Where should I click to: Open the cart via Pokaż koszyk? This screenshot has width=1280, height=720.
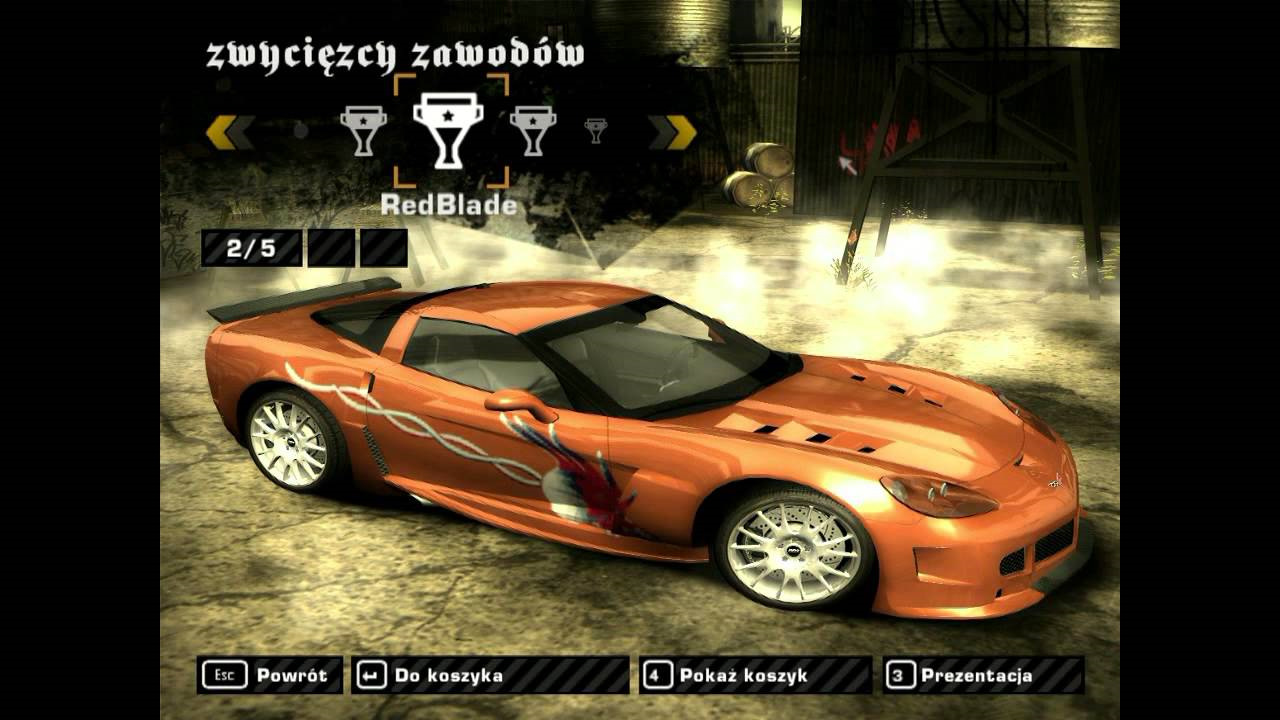(756, 675)
